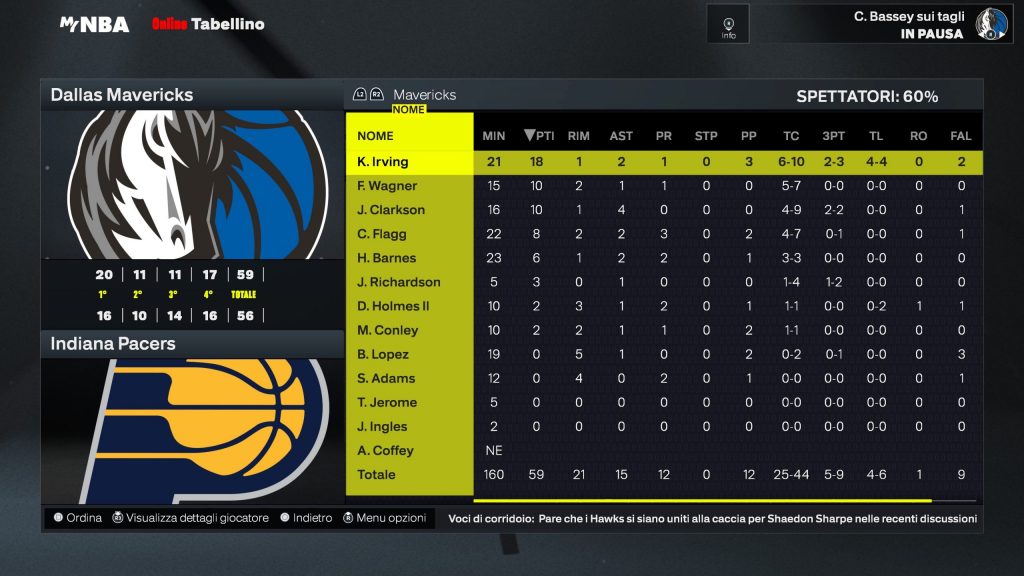Choose J. Ingles in the box score
The image size is (1024, 576).
pos(384,426)
